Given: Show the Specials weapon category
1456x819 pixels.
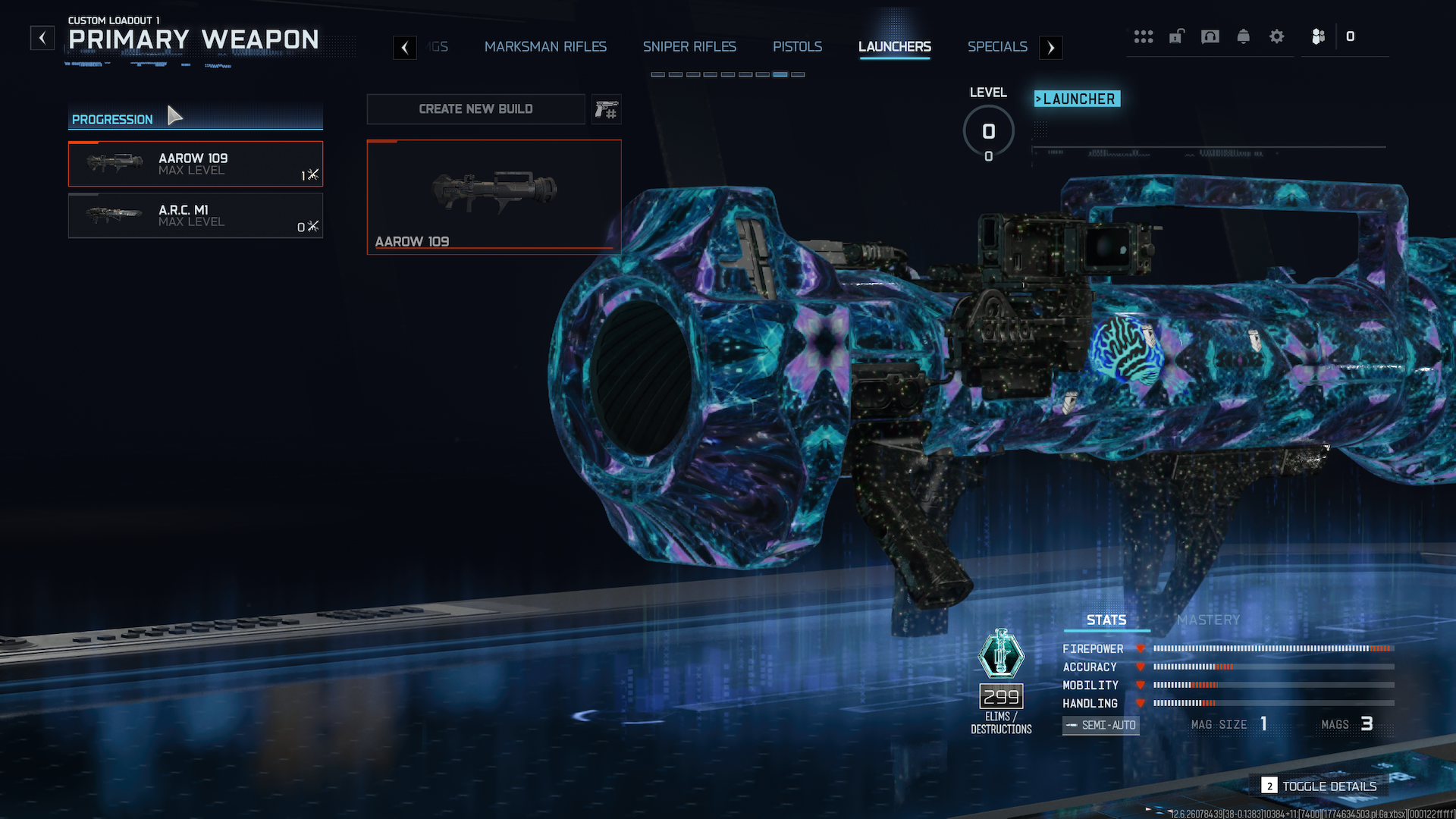Looking at the screenshot, I should 997,47.
